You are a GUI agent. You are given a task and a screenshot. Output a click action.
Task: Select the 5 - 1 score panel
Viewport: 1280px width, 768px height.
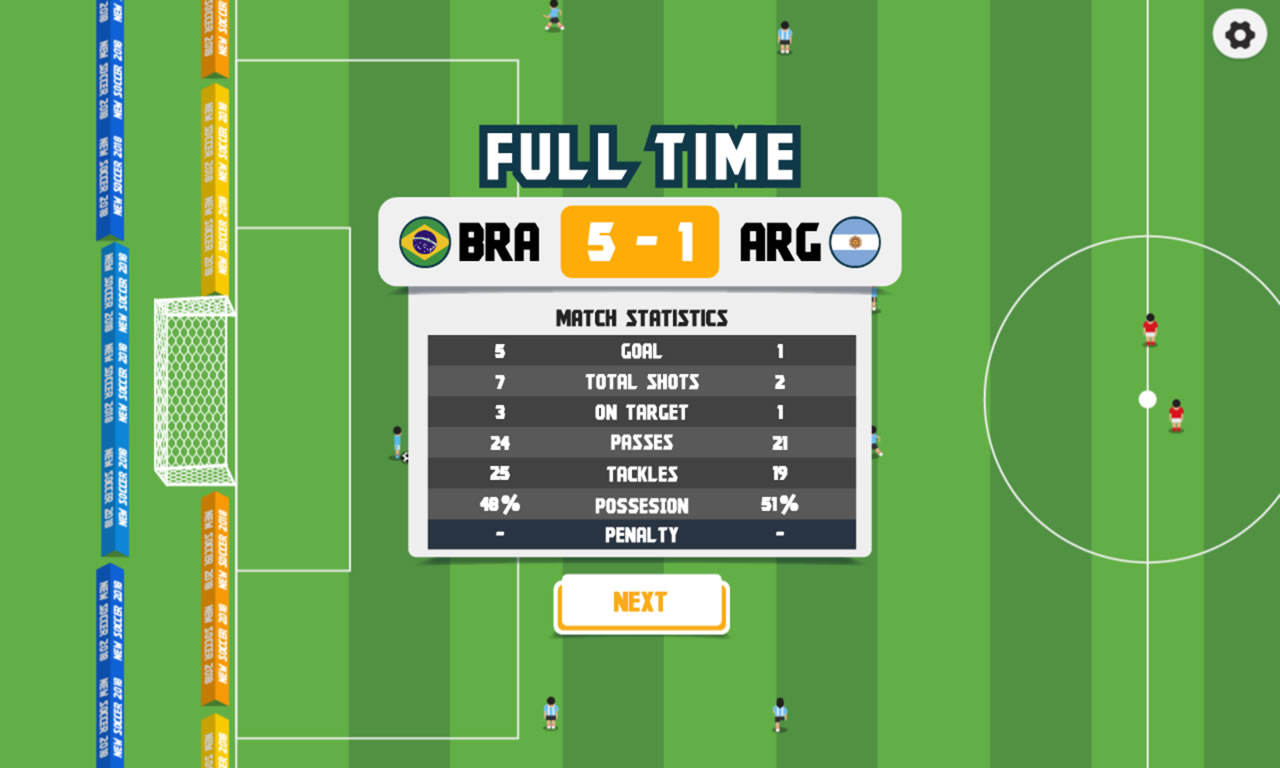(639, 242)
